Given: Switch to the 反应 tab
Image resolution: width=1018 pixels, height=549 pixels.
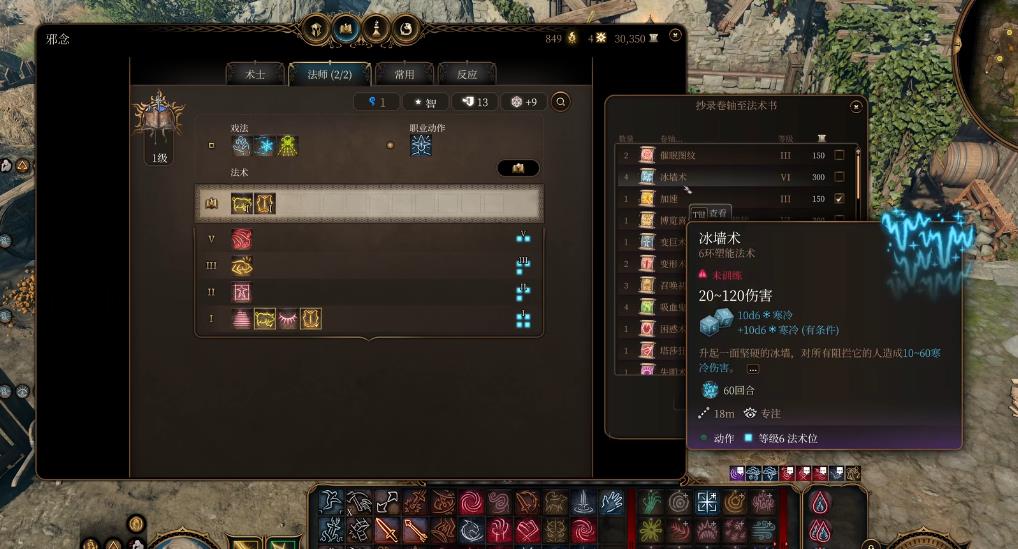Looking at the screenshot, I should 467,74.
